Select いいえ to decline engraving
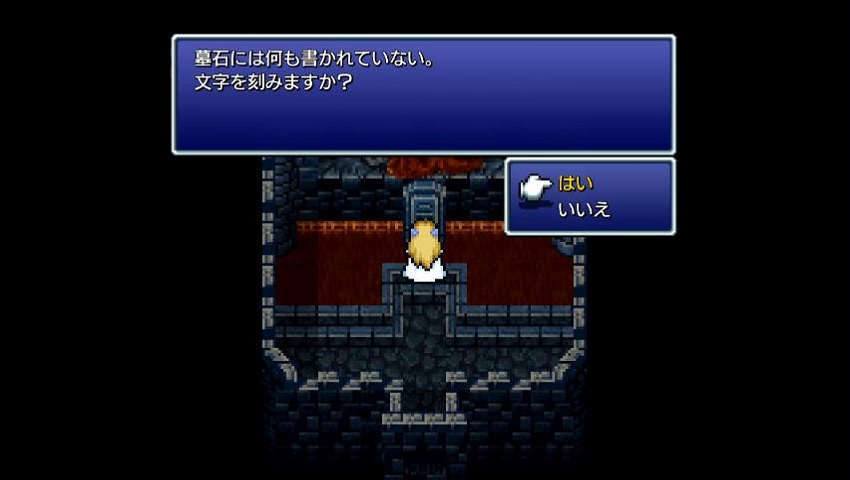 pyautogui.click(x=584, y=209)
